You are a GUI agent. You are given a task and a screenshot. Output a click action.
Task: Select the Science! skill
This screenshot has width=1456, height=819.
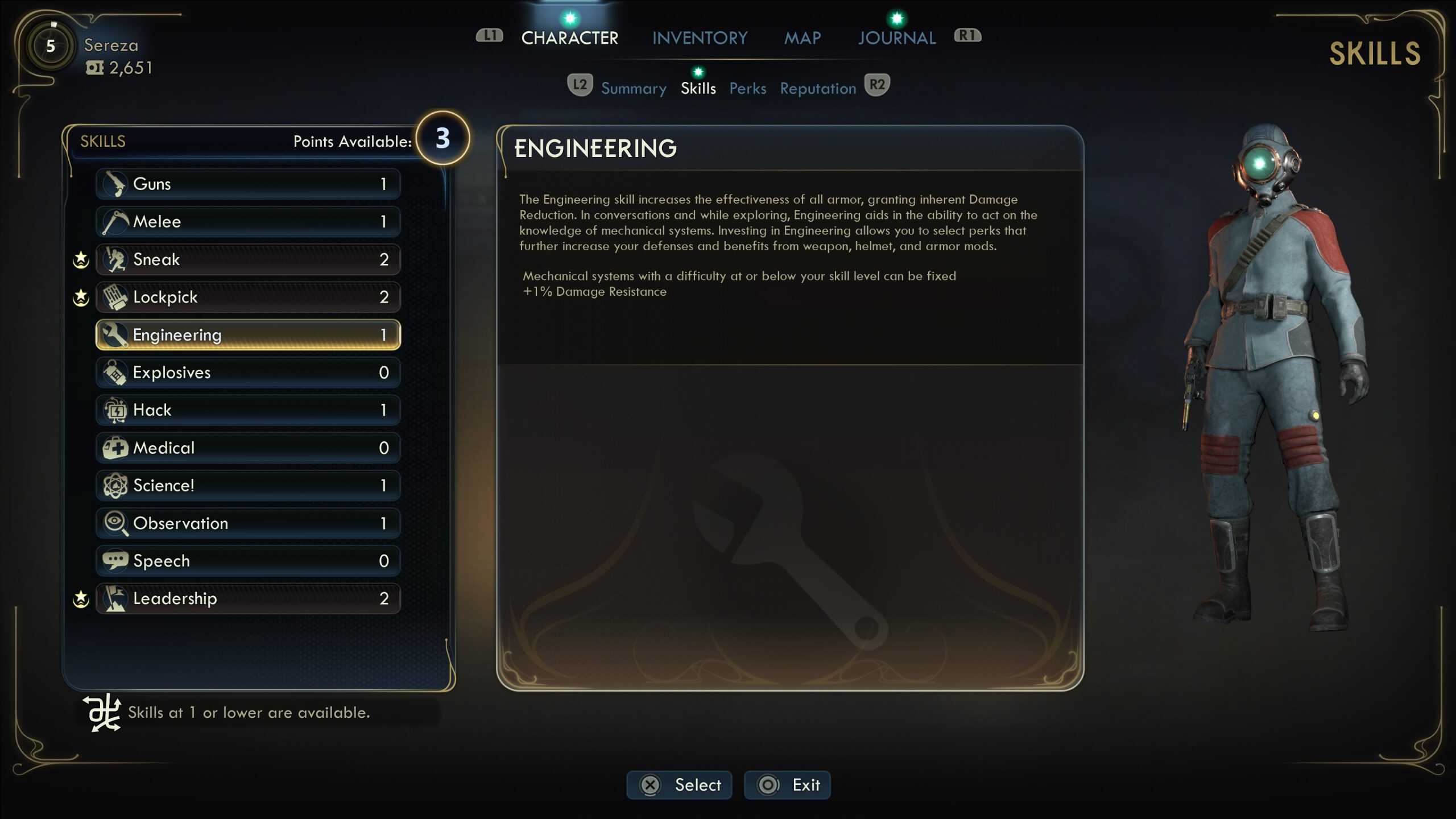(248, 485)
